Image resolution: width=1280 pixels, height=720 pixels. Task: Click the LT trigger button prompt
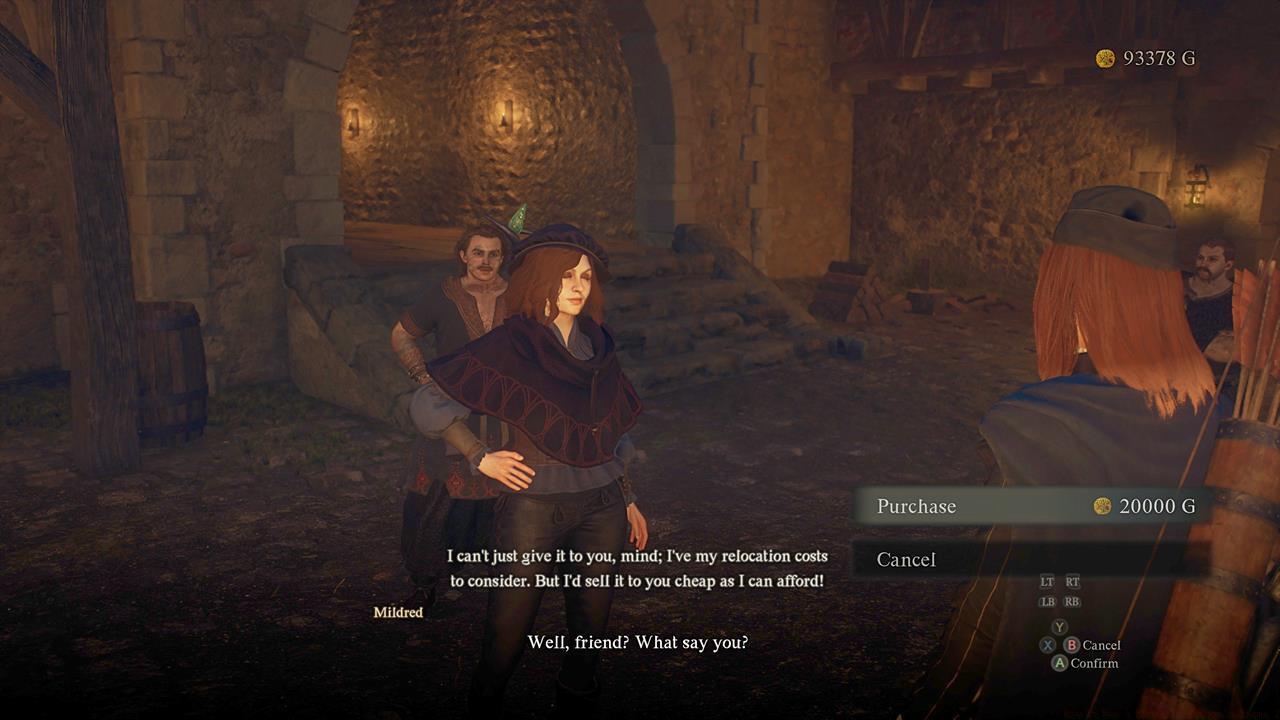(x=1047, y=581)
